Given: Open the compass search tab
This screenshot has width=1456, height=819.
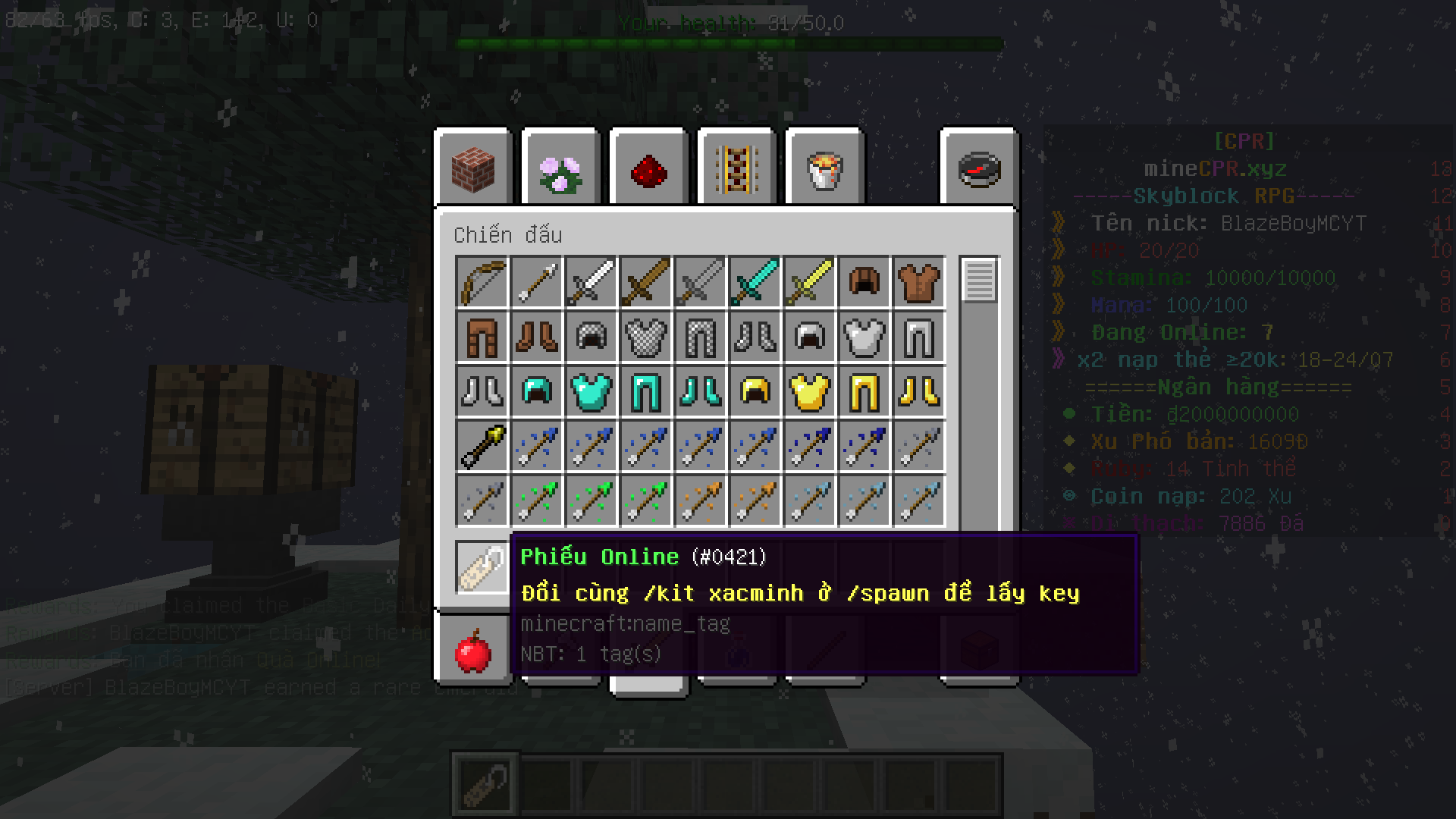Looking at the screenshot, I should coord(980,168).
